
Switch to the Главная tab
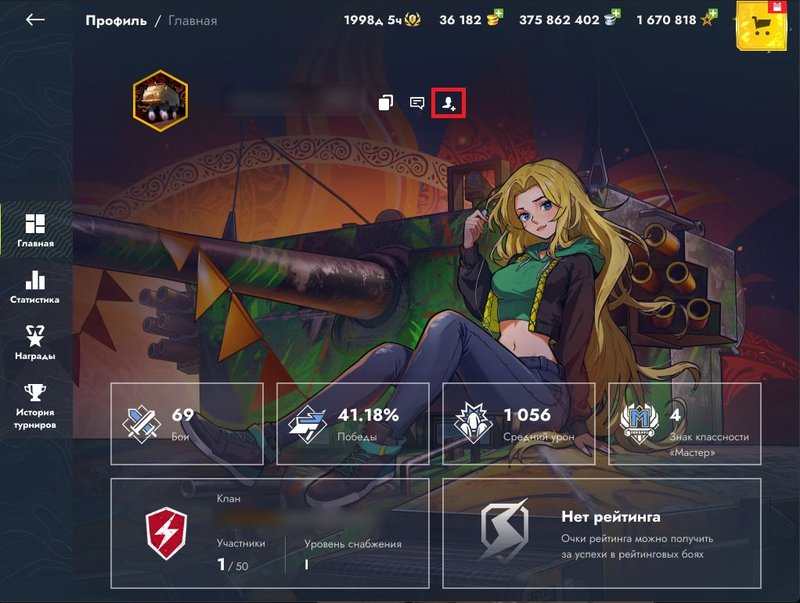pyautogui.click(x=35, y=229)
